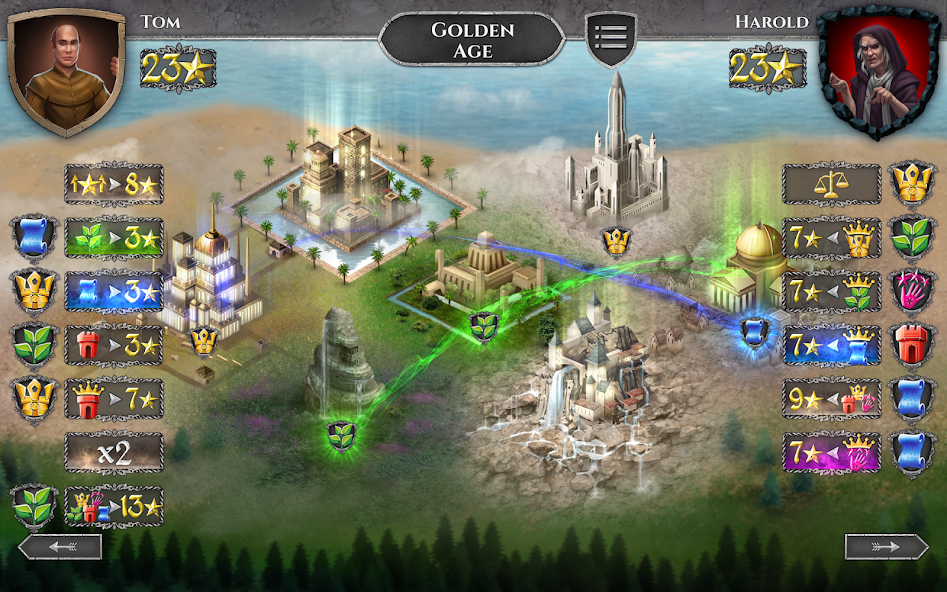The width and height of the screenshot is (947, 592).
Task: Select Tom's red tower 3 star card
Action: coord(113,346)
